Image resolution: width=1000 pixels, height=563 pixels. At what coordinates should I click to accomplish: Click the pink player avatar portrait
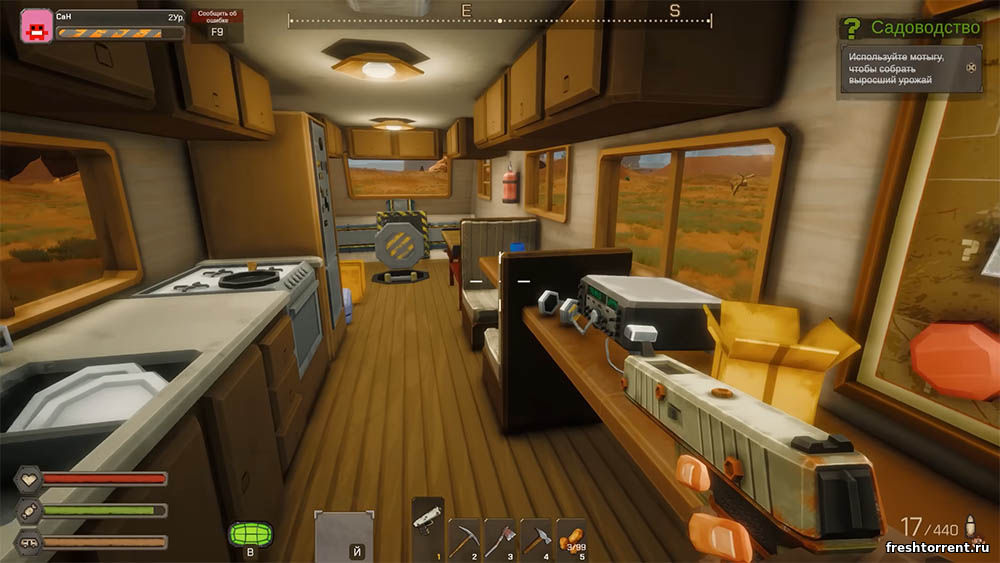click(x=37, y=25)
